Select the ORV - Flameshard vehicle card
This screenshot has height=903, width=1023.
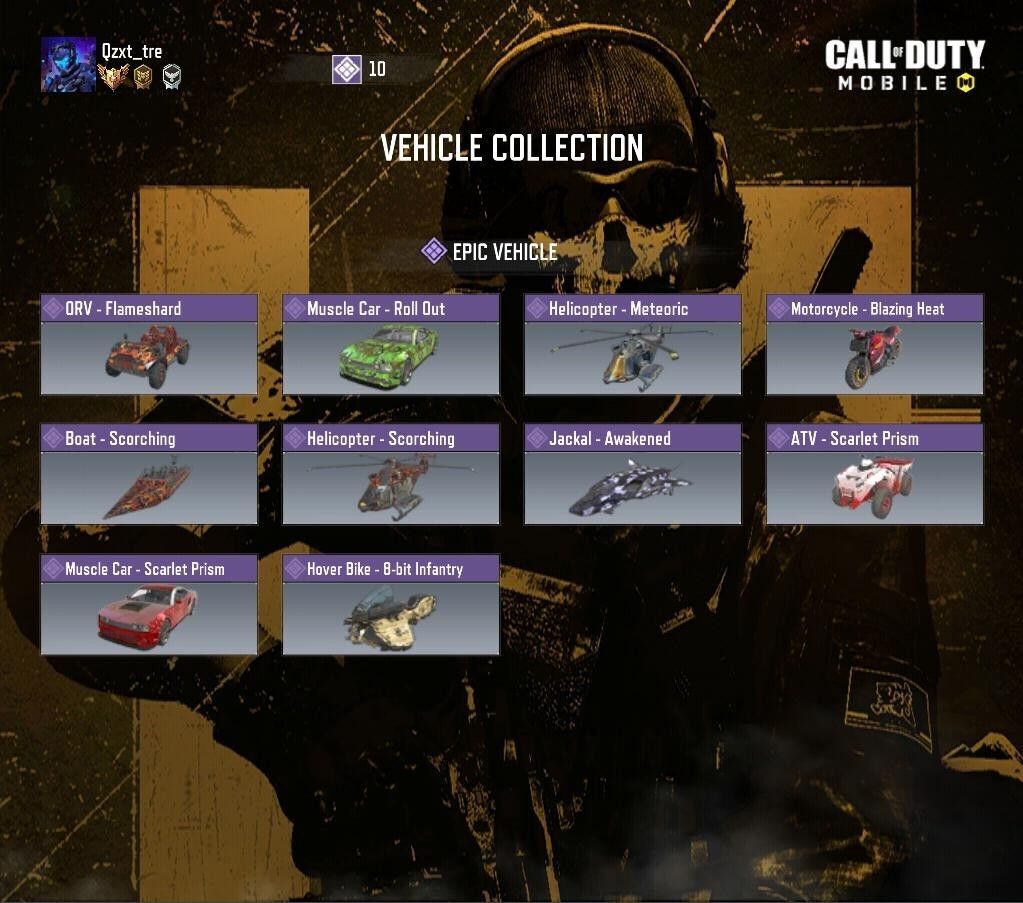pos(149,344)
